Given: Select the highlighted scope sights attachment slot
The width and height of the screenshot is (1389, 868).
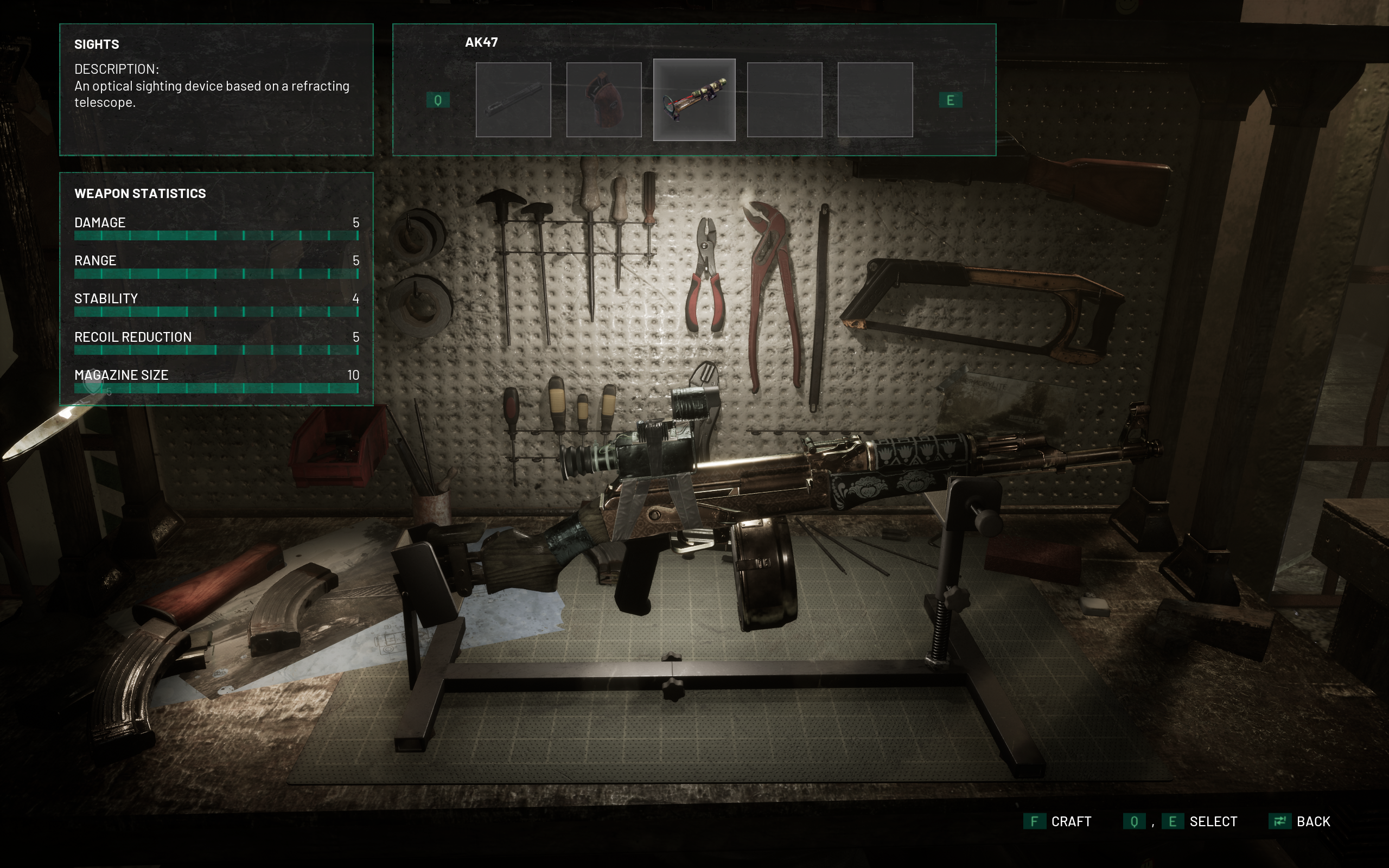Looking at the screenshot, I should (x=694, y=100).
